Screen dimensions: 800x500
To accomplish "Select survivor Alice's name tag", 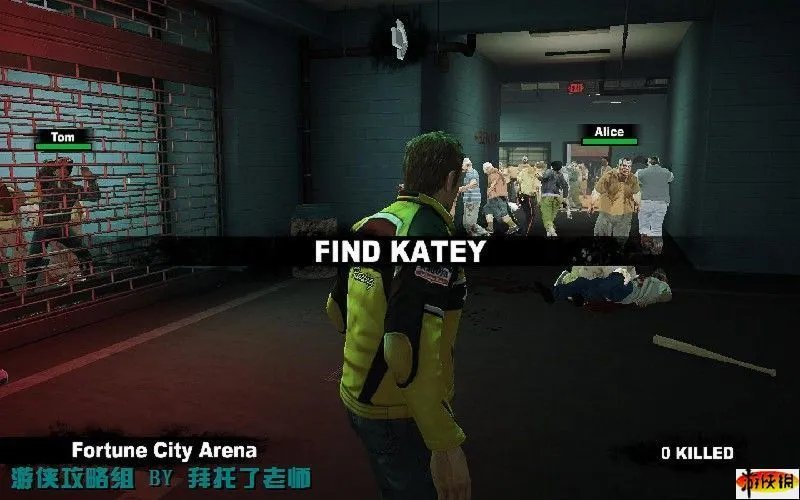I will tap(608, 132).
